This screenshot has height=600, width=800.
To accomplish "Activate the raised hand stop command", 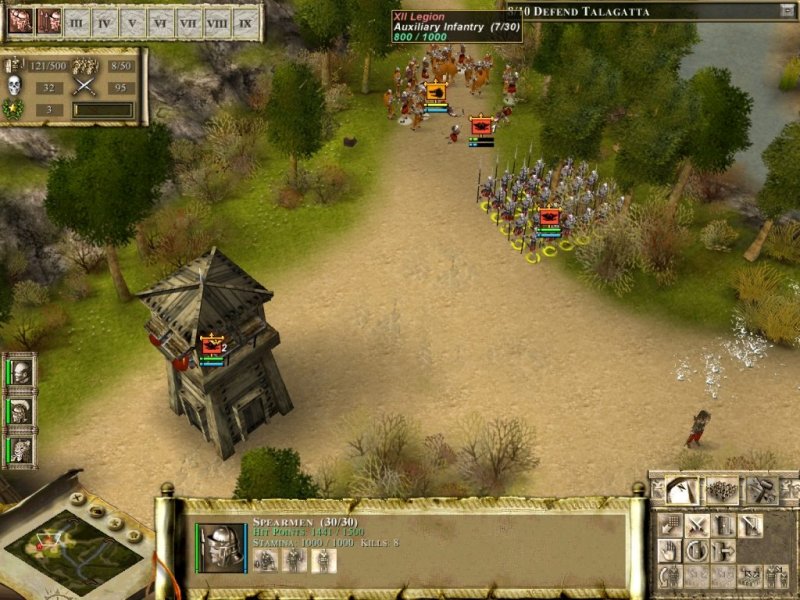I will pos(668,551).
